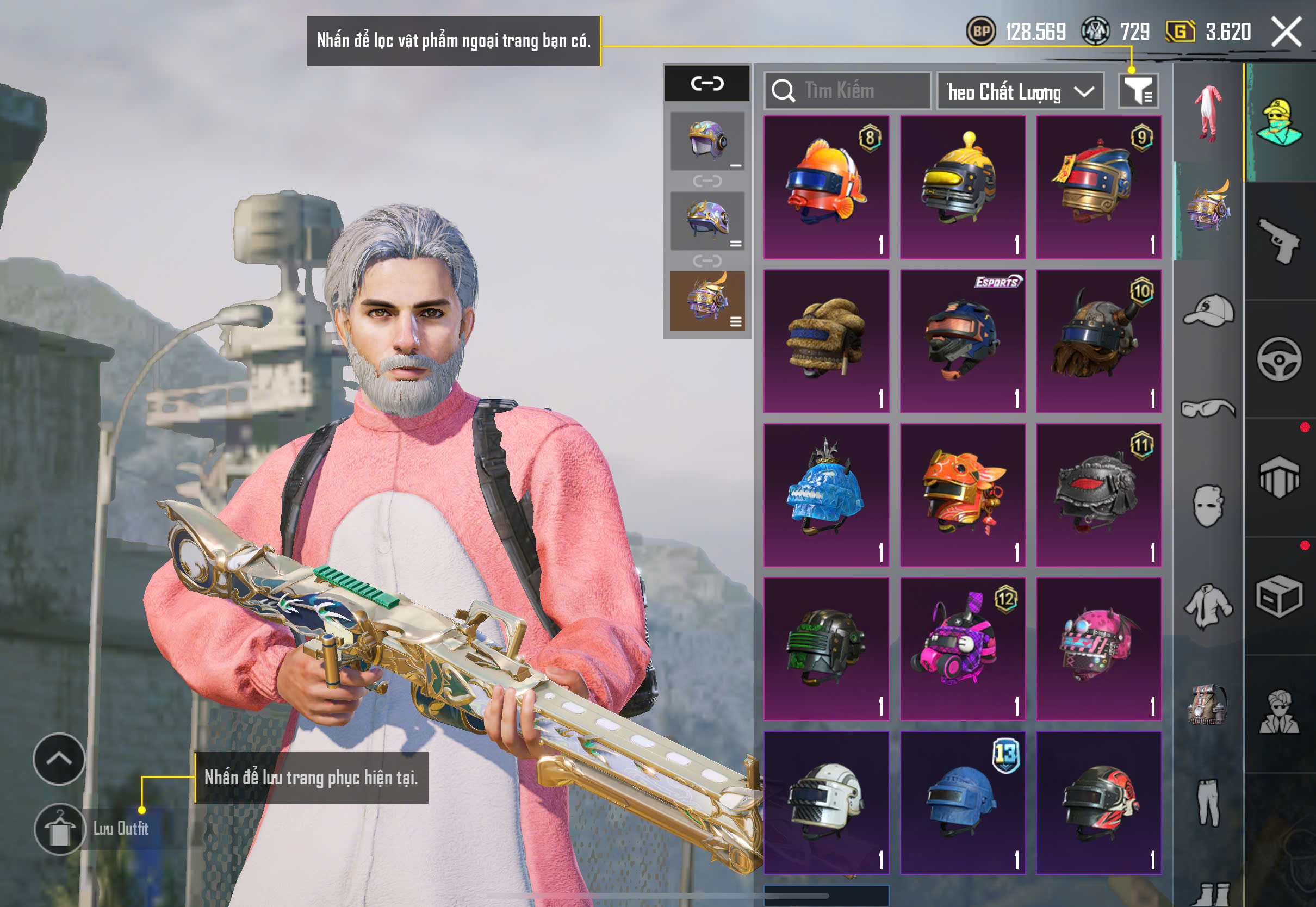
Task: Select the pants legwear category
Action: click(1209, 802)
